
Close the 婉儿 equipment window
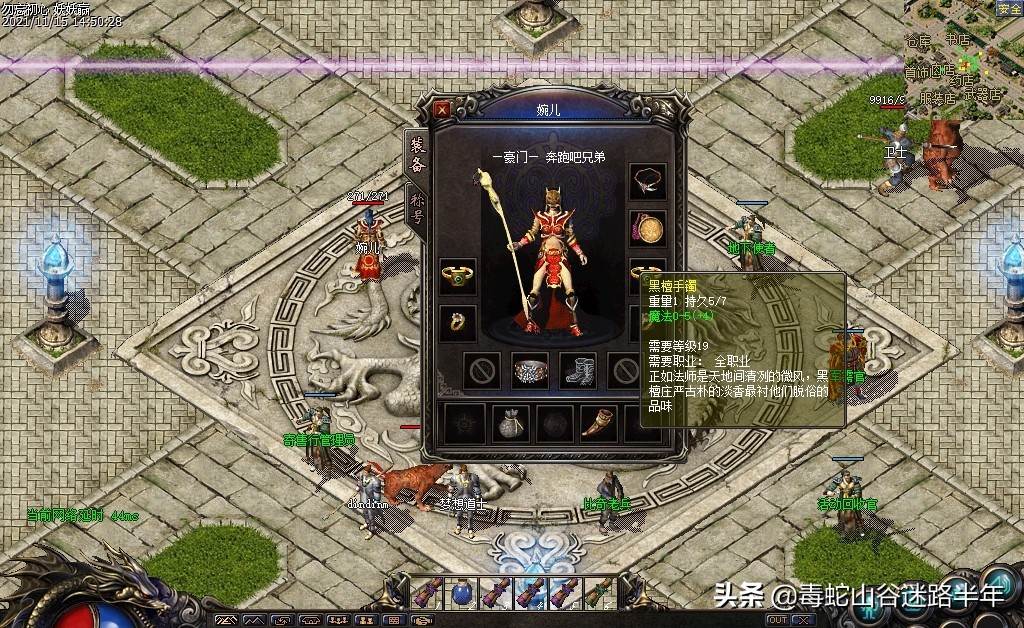[x=443, y=109]
